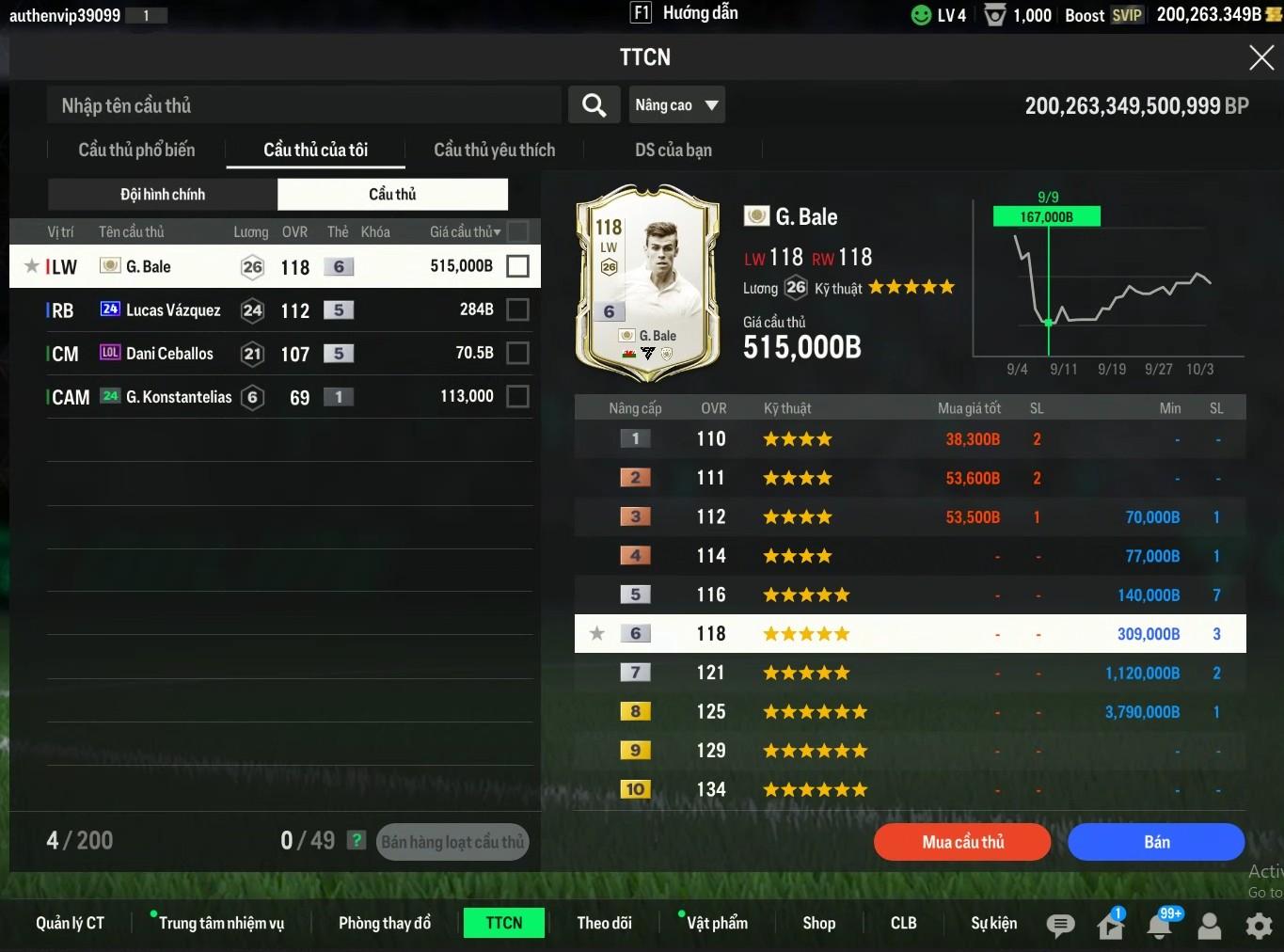Buy the player with Mua cầu thủ
The image size is (1284, 952).
tap(962, 842)
